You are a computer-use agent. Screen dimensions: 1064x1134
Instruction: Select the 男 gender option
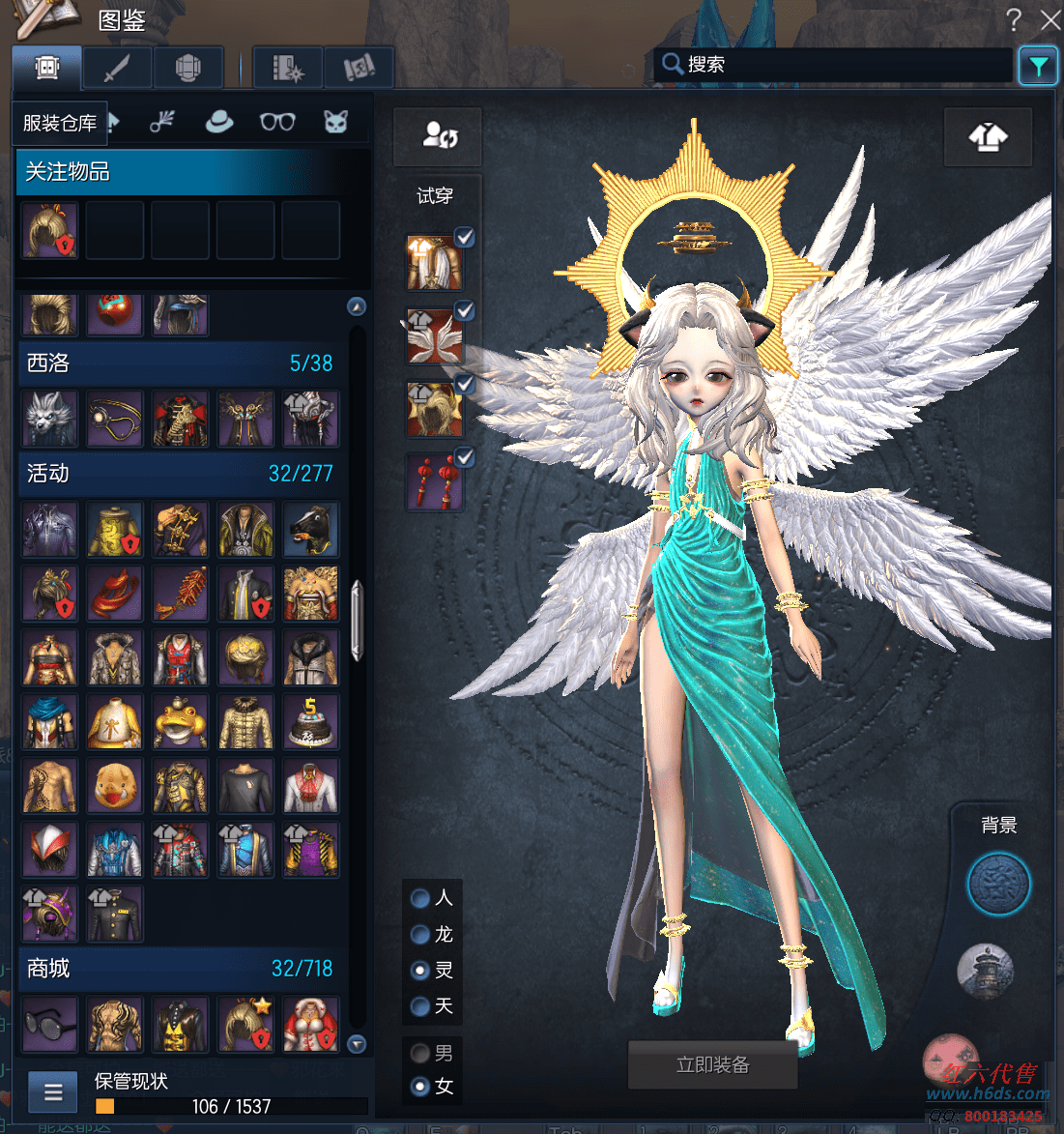point(420,1053)
